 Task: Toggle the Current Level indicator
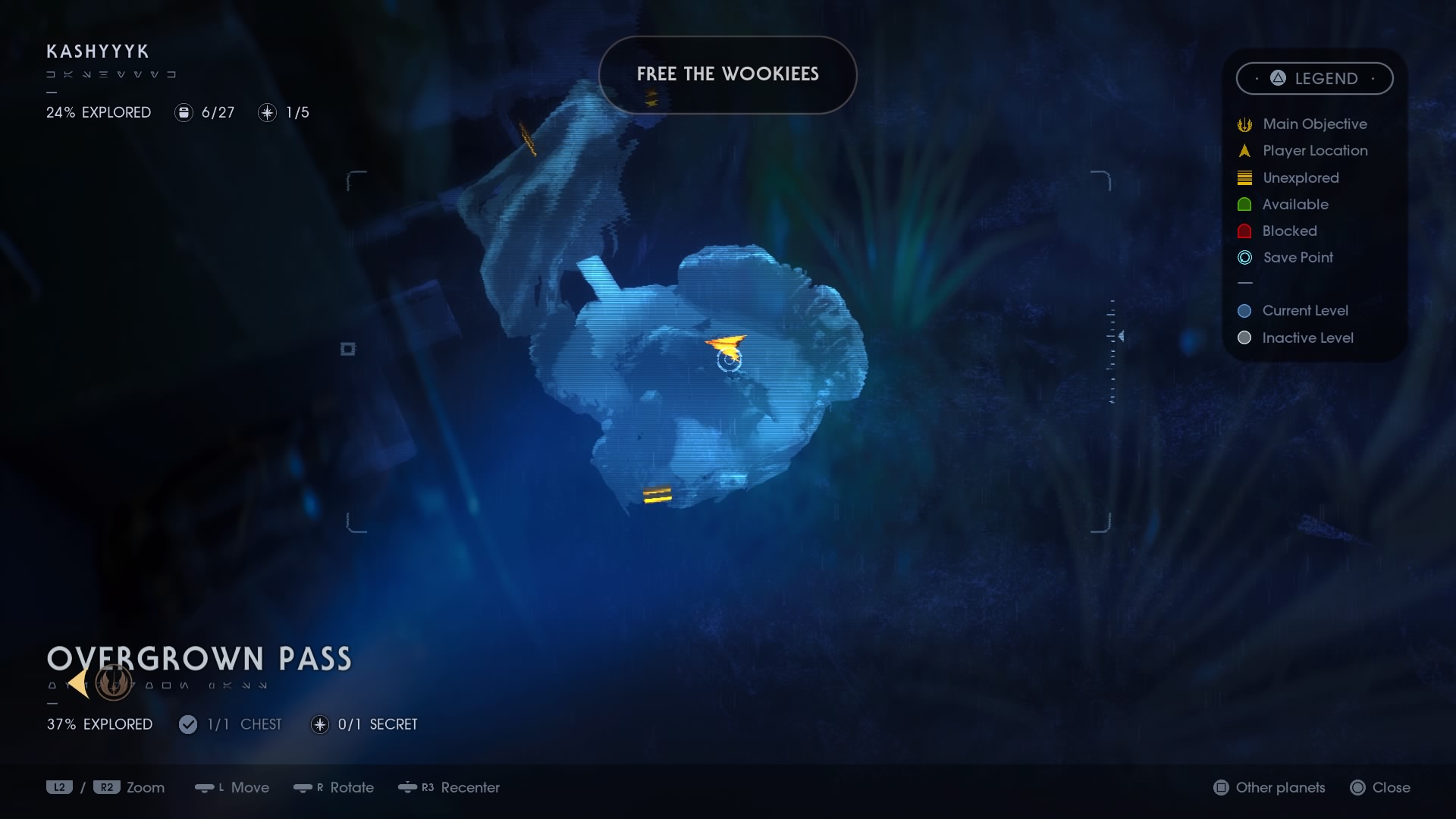point(1244,310)
